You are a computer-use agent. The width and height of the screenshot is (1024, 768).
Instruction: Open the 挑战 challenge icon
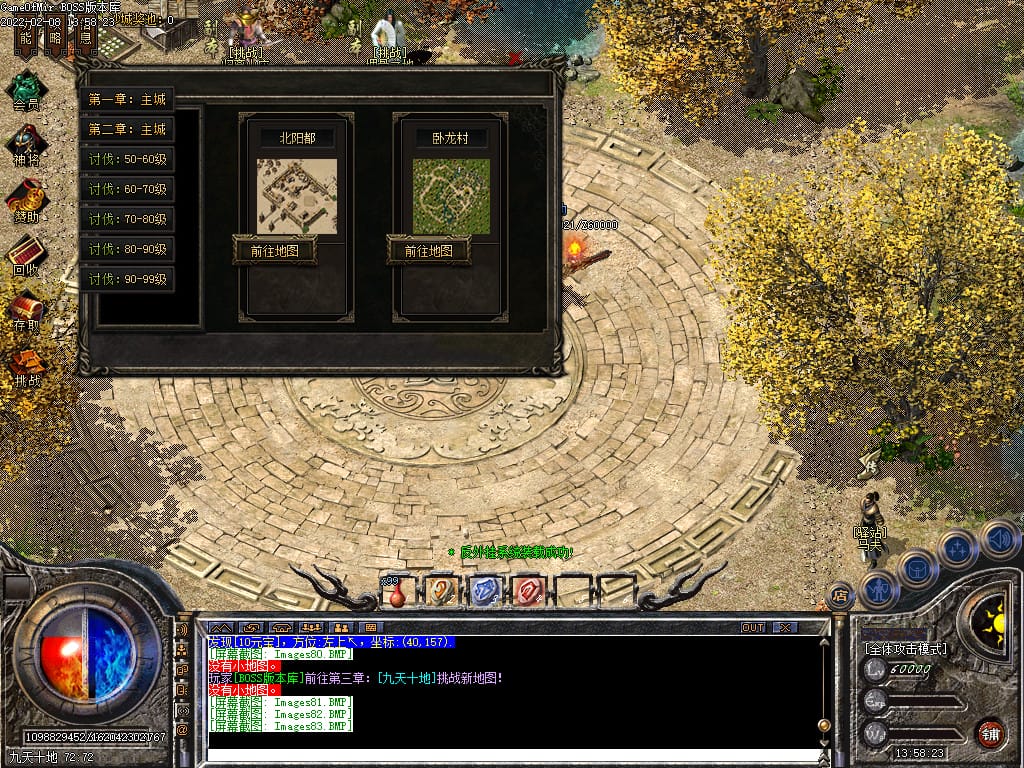[27, 364]
